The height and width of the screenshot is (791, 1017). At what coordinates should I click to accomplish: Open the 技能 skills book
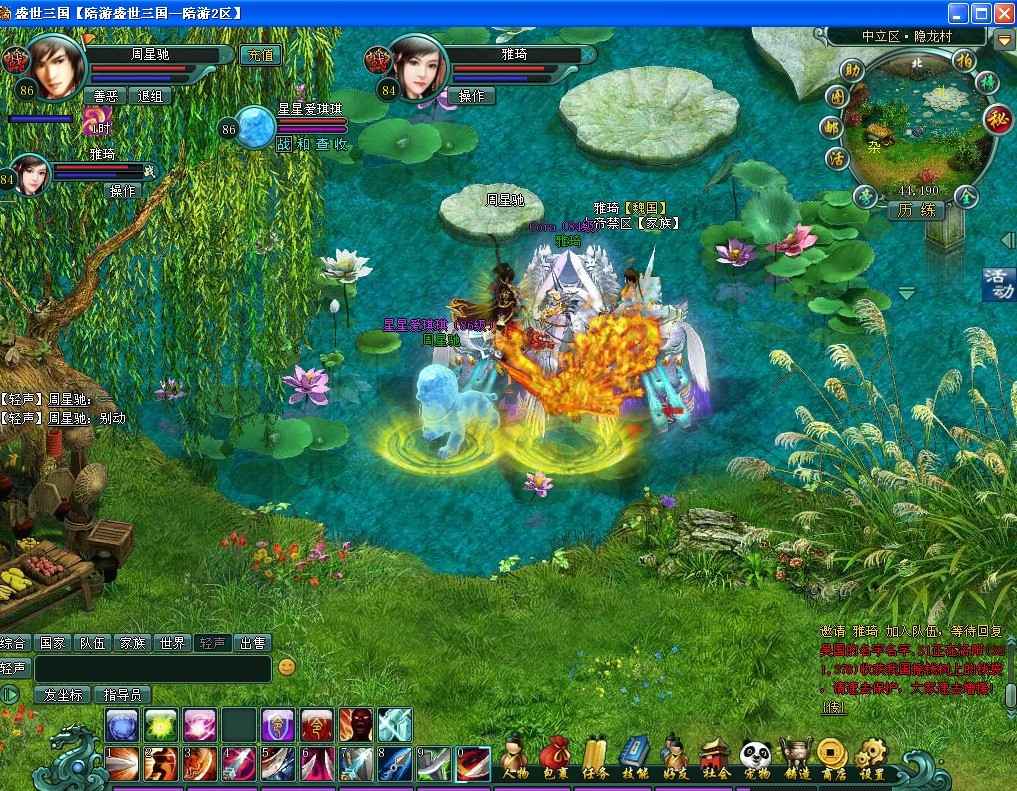[x=635, y=759]
